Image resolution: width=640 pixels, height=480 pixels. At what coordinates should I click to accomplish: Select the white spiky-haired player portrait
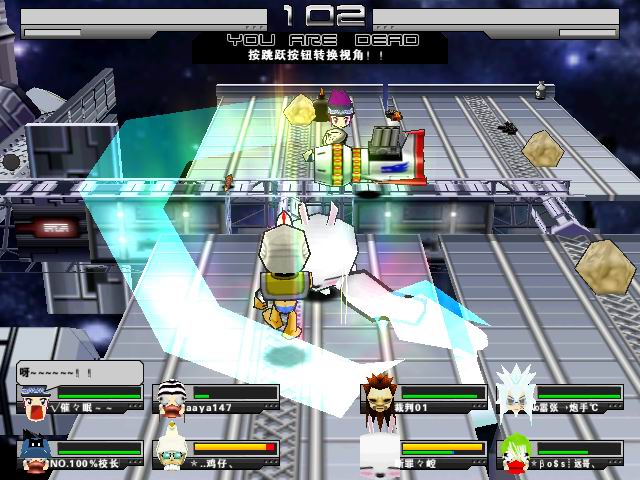513,393
